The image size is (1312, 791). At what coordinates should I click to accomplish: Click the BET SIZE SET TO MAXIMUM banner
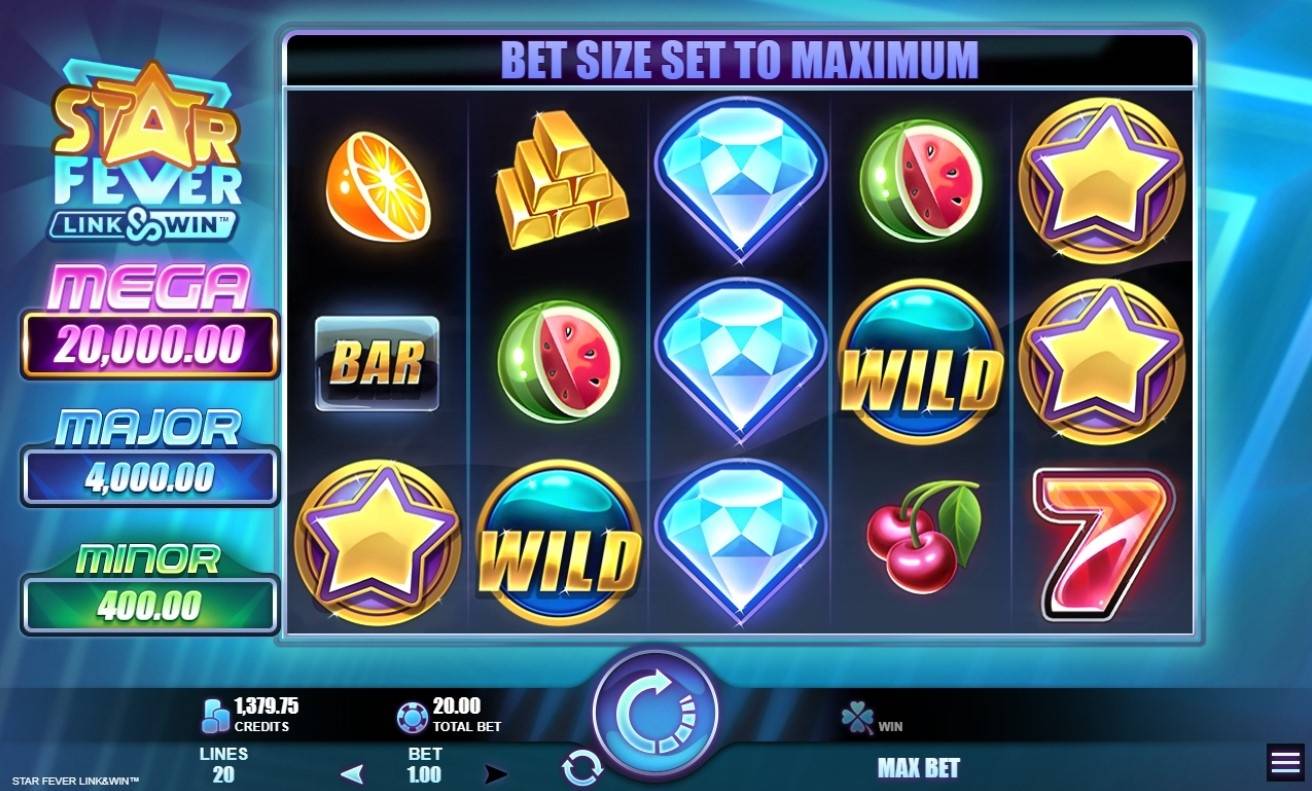(739, 59)
